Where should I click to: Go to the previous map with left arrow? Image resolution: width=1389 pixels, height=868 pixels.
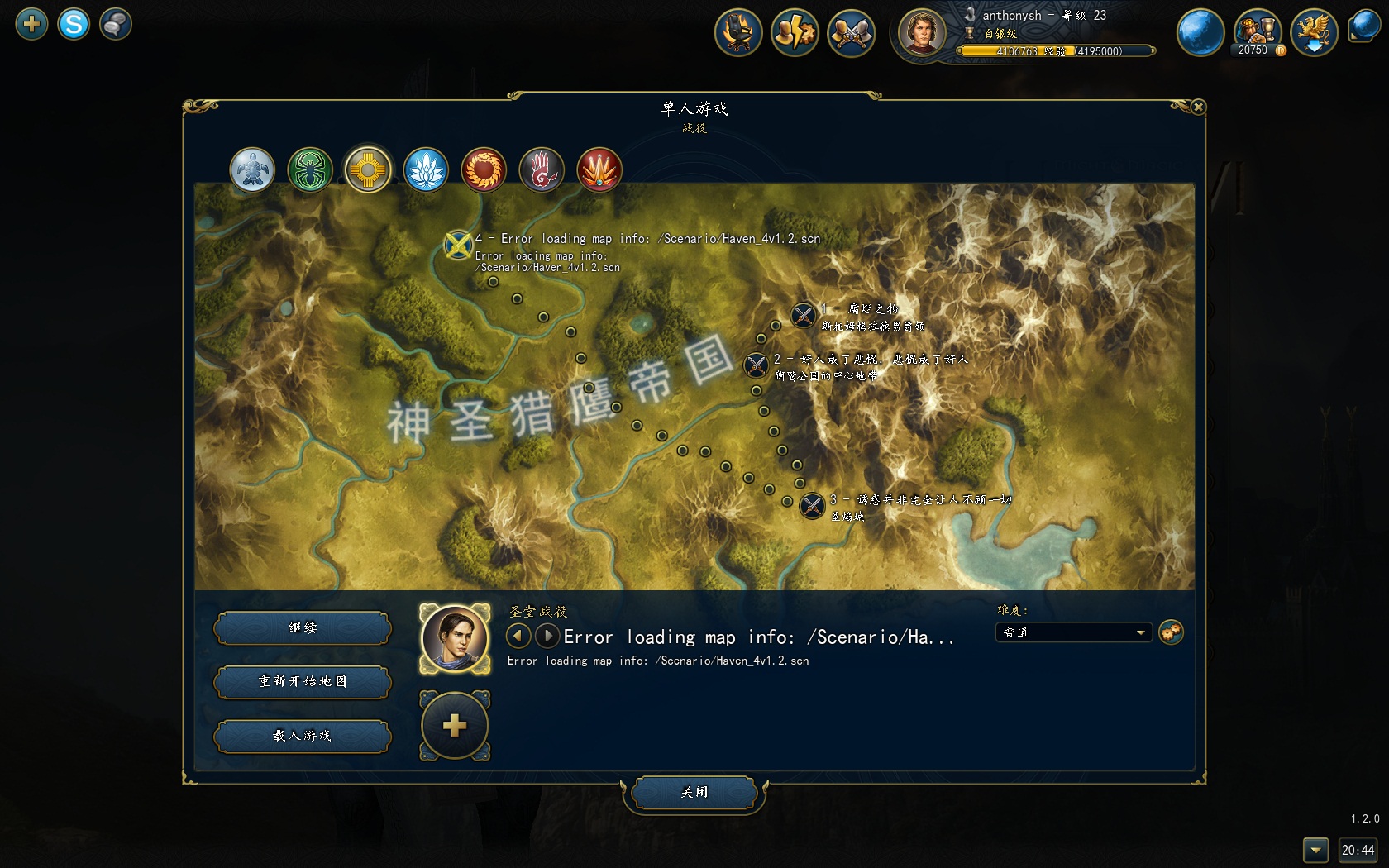[518, 637]
